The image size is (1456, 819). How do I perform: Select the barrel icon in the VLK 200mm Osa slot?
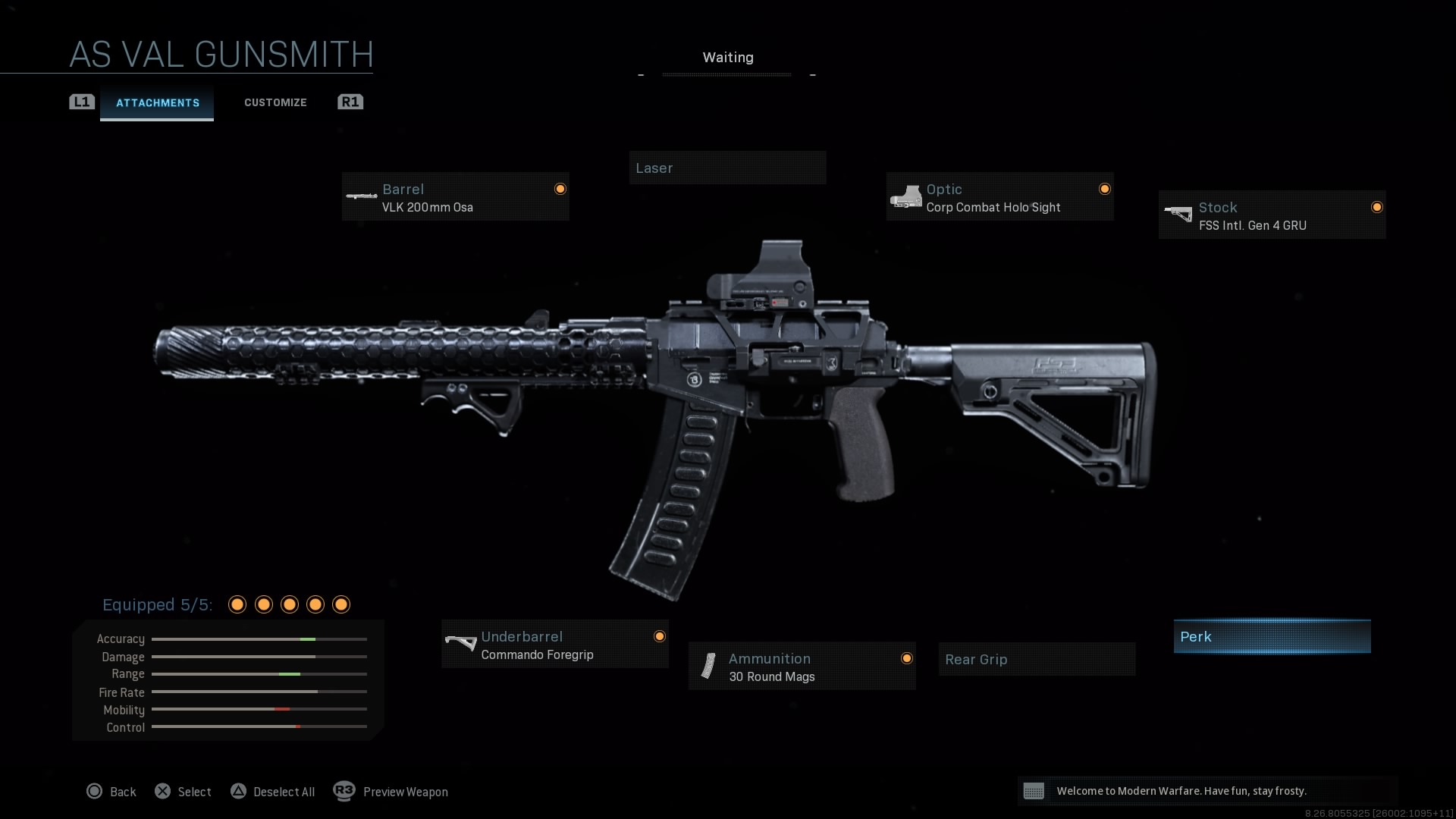tap(362, 196)
